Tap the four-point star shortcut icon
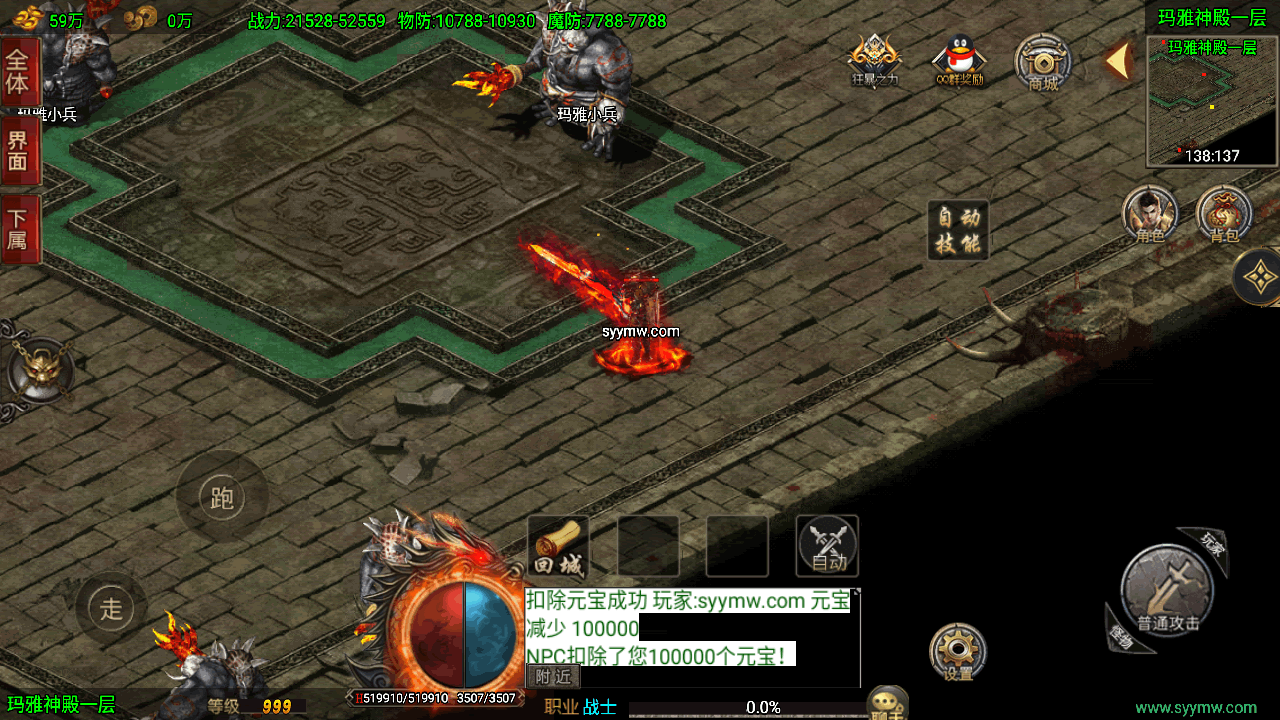The image size is (1280, 720). tap(1260, 276)
